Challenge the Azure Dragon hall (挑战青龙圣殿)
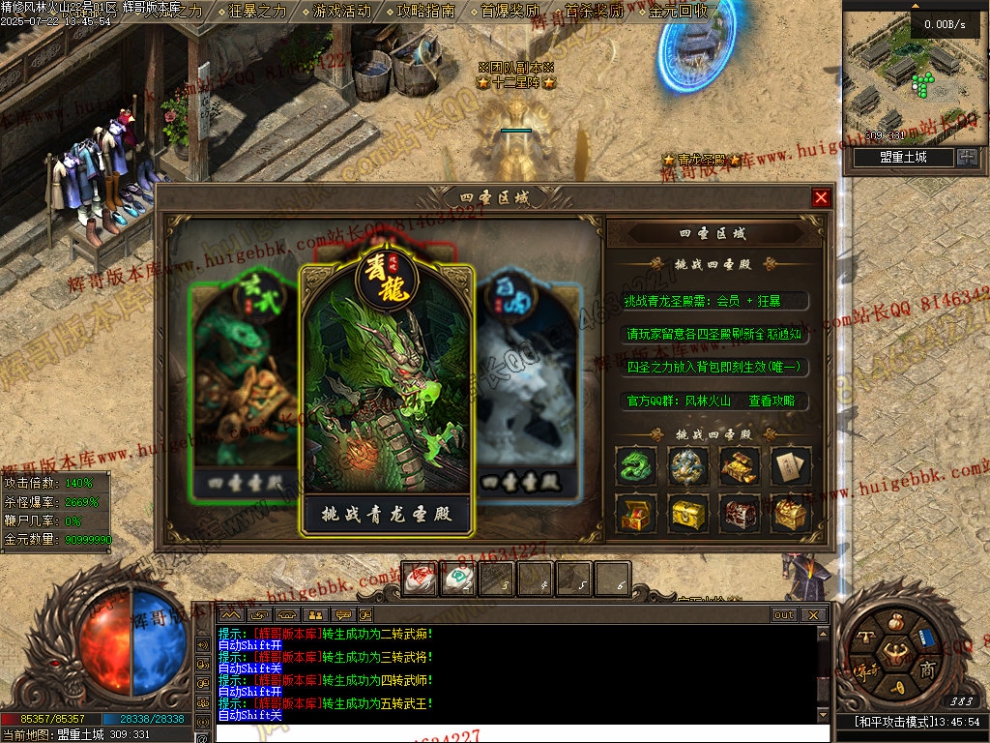Image resolution: width=990 pixels, height=743 pixels. (x=387, y=515)
